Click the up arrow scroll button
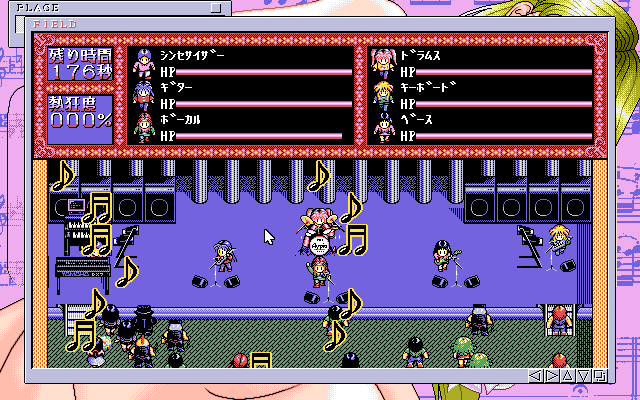 (567, 376)
